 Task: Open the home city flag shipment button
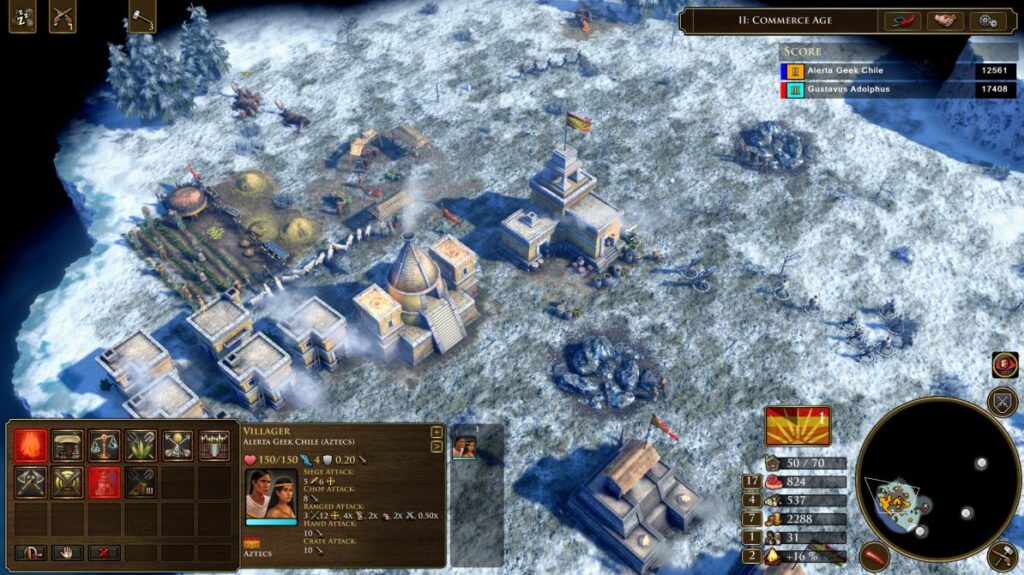click(798, 426)
